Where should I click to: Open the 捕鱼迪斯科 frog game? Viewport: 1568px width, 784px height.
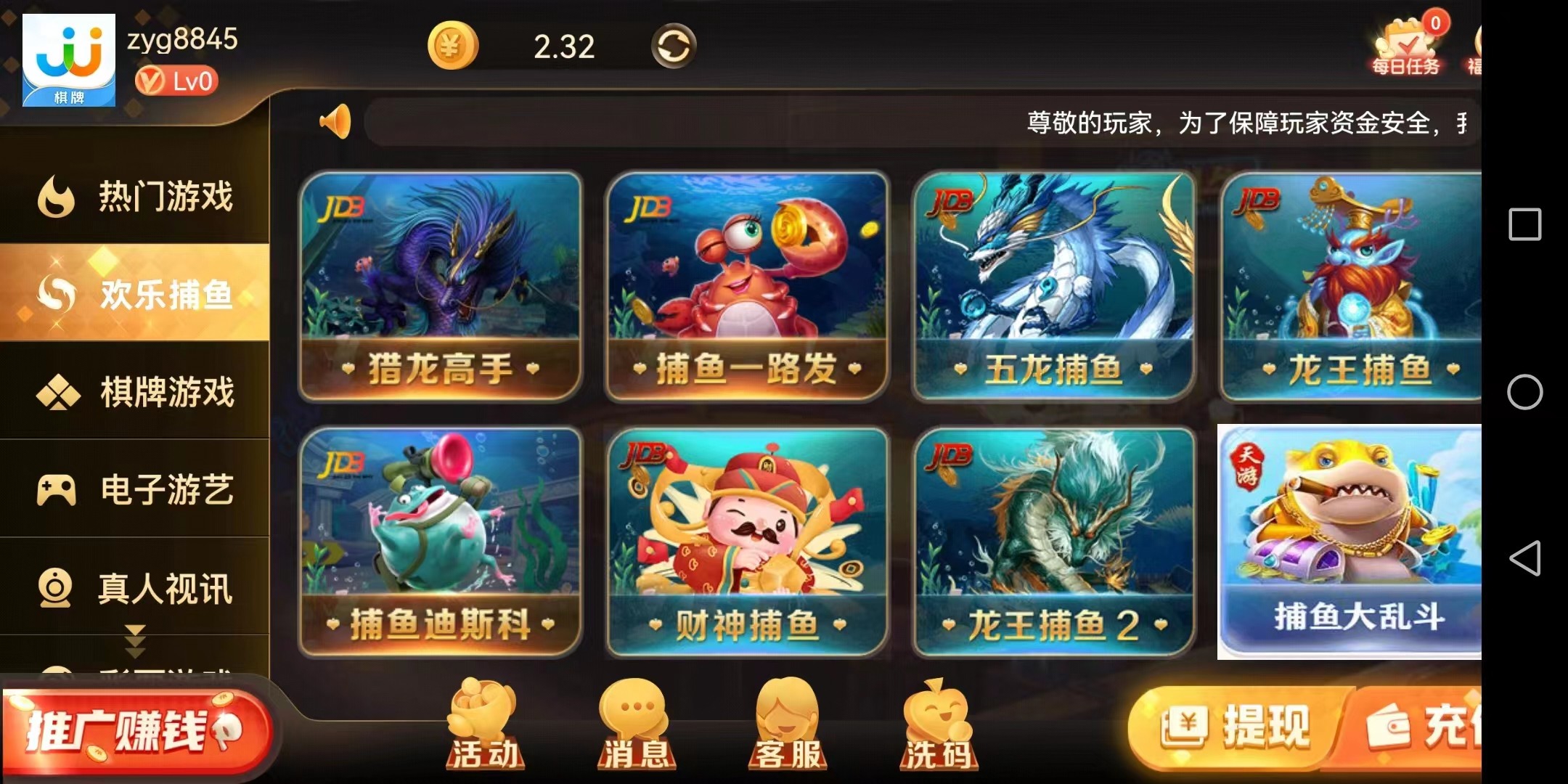click(440, 542)
